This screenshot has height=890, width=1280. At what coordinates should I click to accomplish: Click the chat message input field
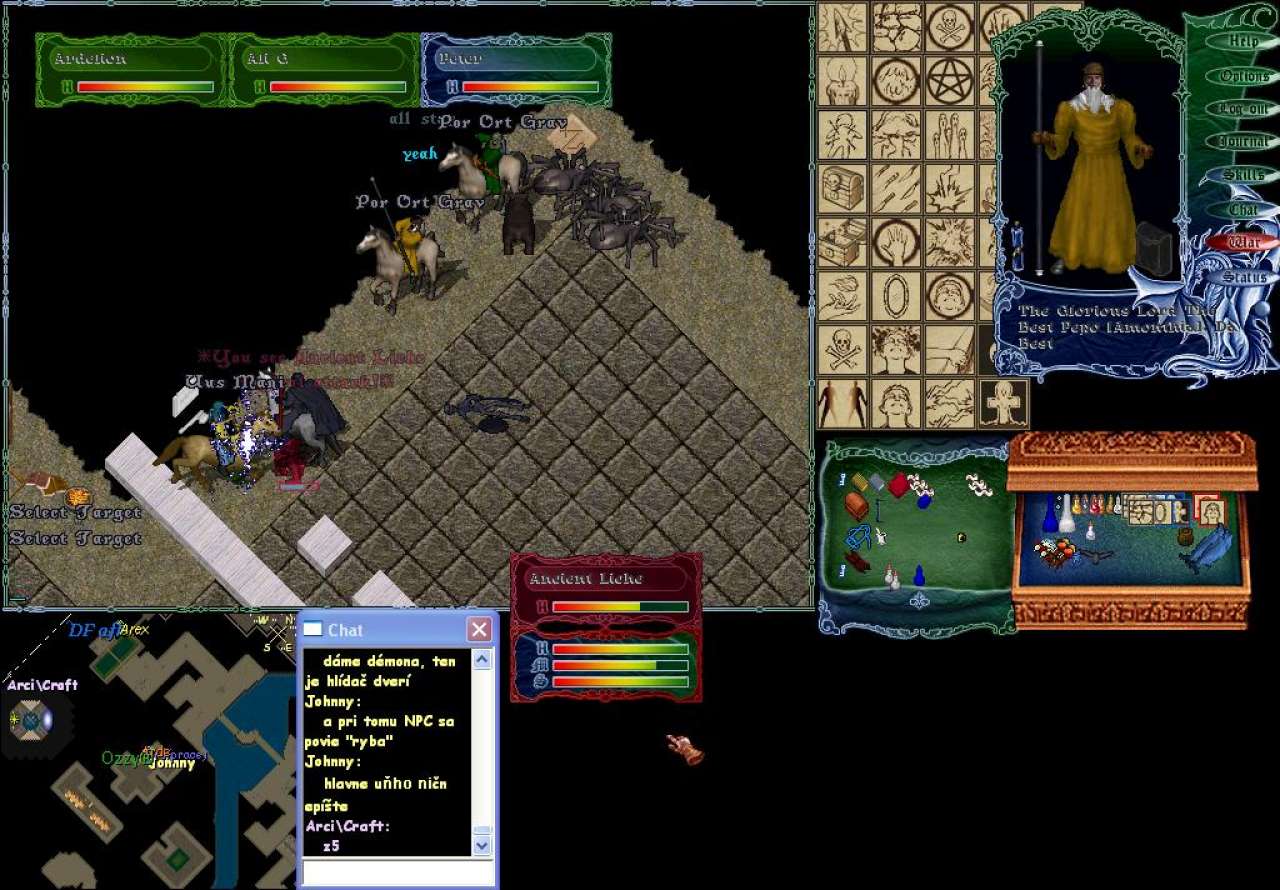[x=398, y=873]
